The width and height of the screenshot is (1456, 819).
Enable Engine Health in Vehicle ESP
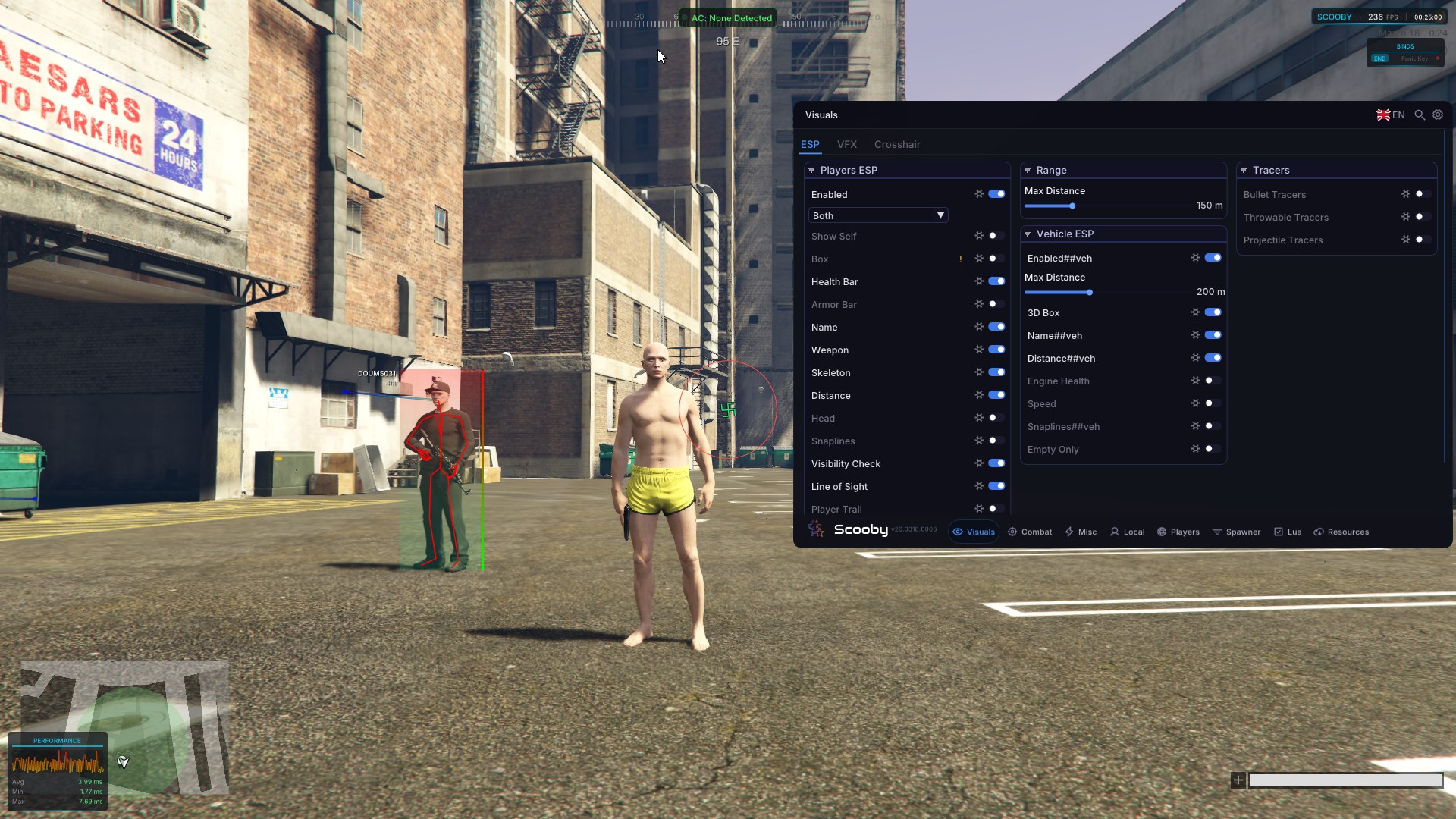click(x=1210, y=381)
